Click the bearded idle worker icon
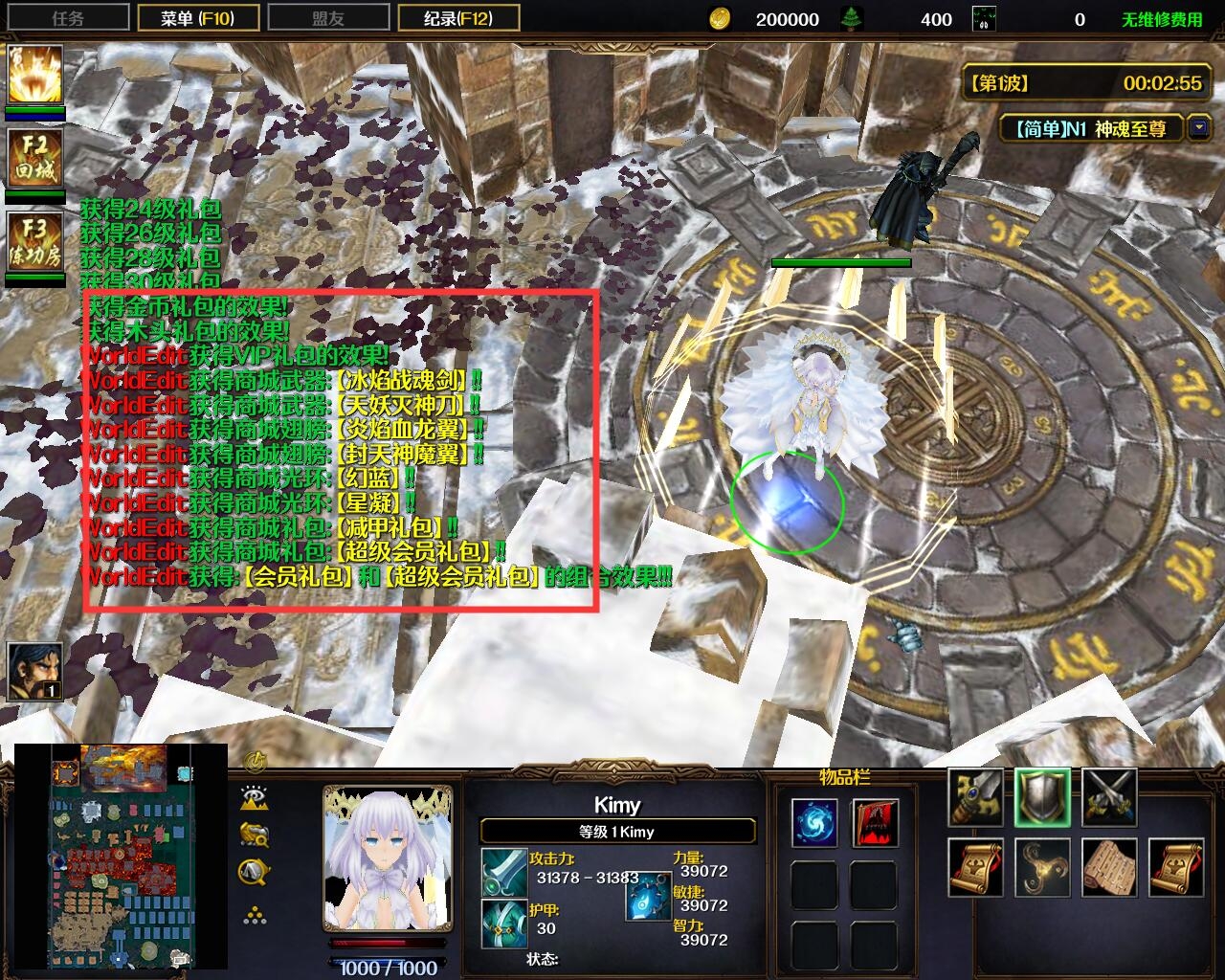Viewport: 1225px width, 980px height. 35,671
